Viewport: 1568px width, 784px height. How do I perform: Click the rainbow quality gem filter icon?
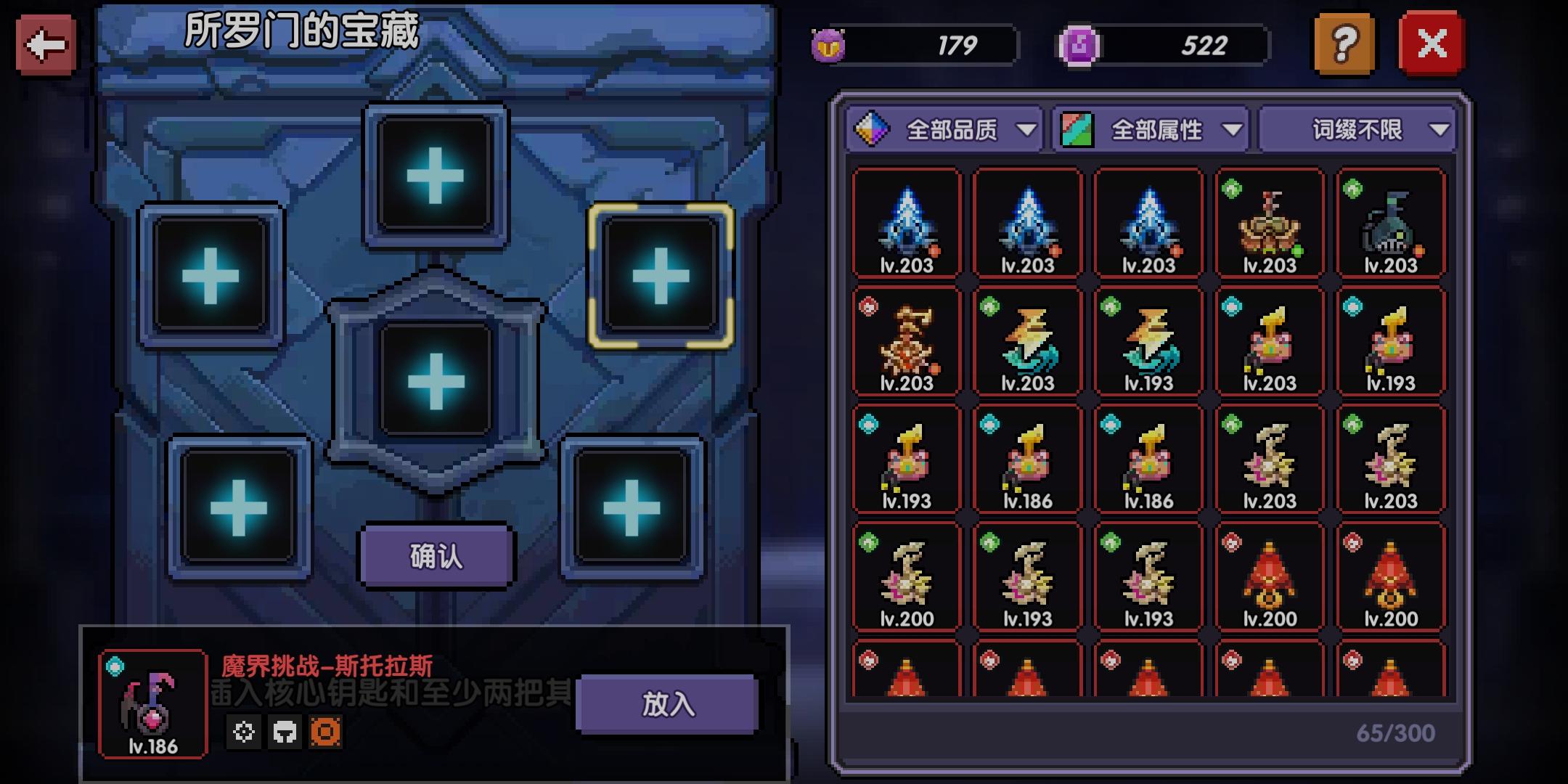873,129
